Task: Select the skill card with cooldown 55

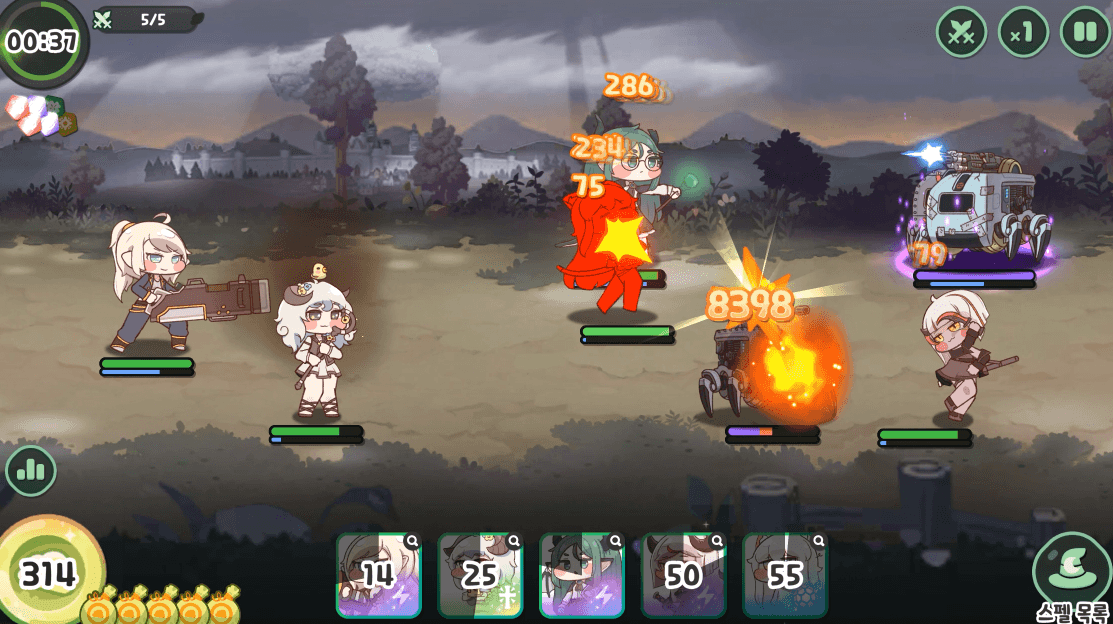Action: point(785,575)
